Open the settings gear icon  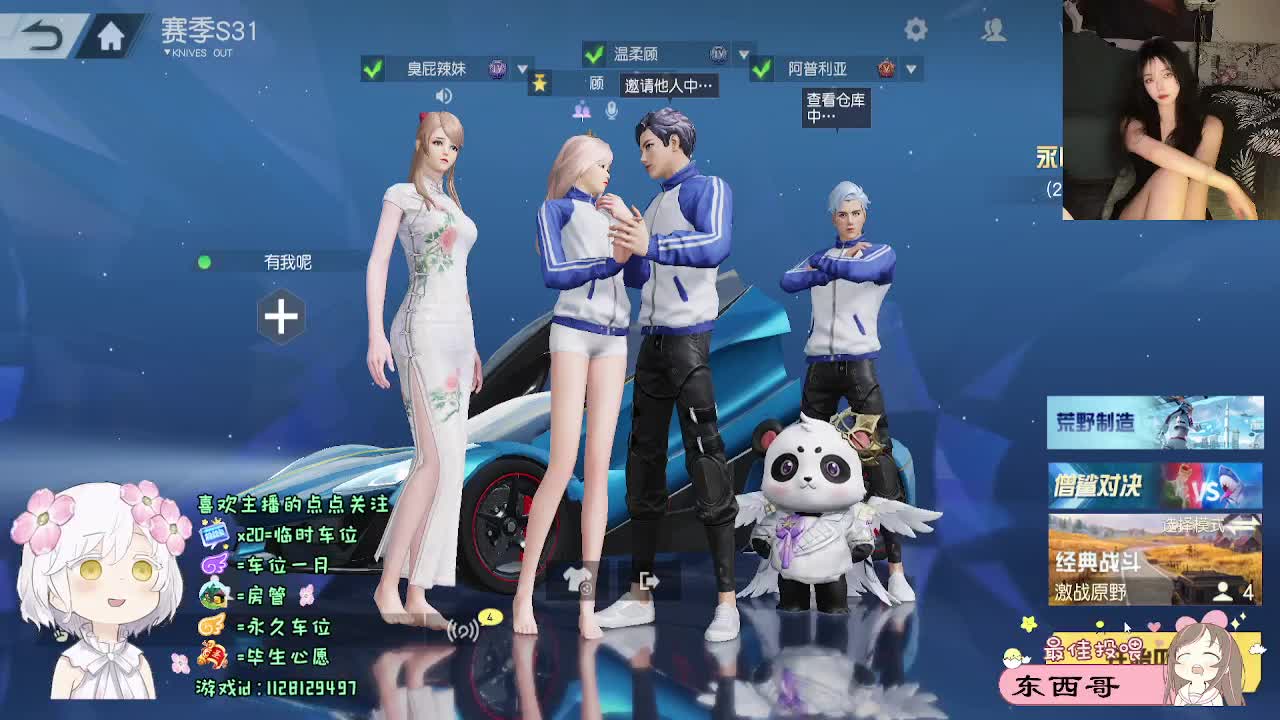tap(916, 30)
